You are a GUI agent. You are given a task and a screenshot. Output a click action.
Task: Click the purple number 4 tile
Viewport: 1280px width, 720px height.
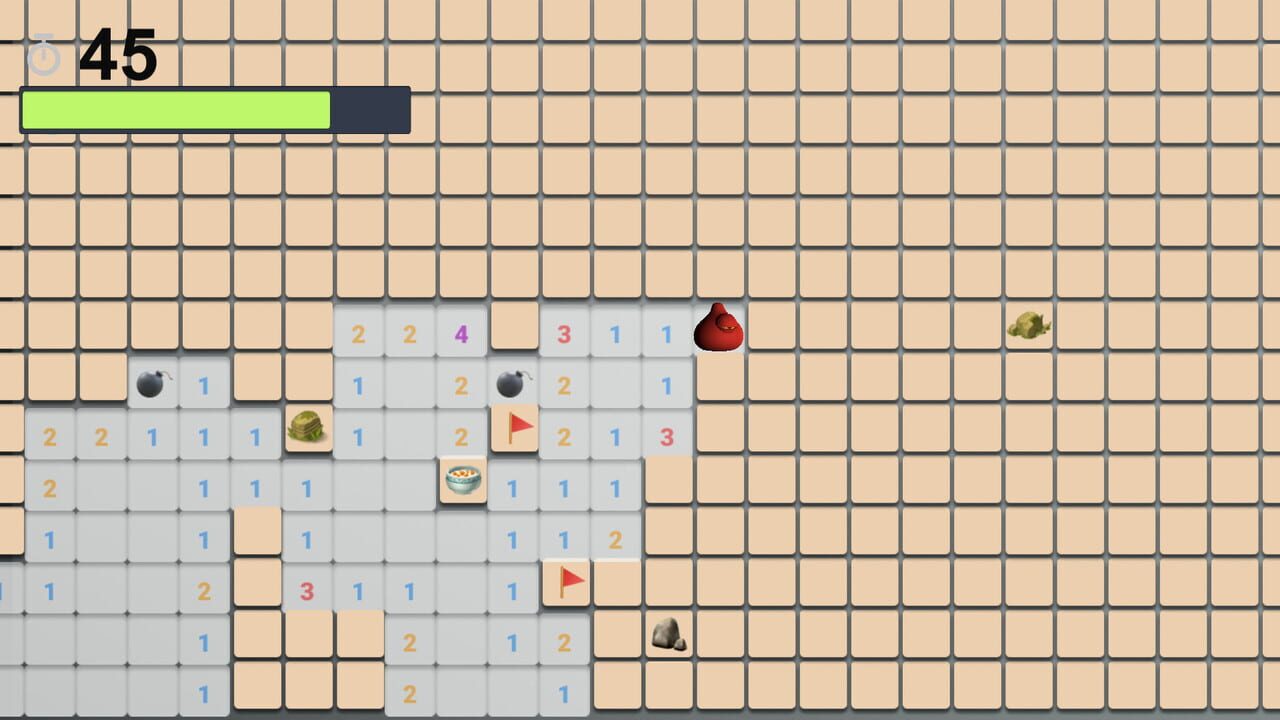click(460, 334)
